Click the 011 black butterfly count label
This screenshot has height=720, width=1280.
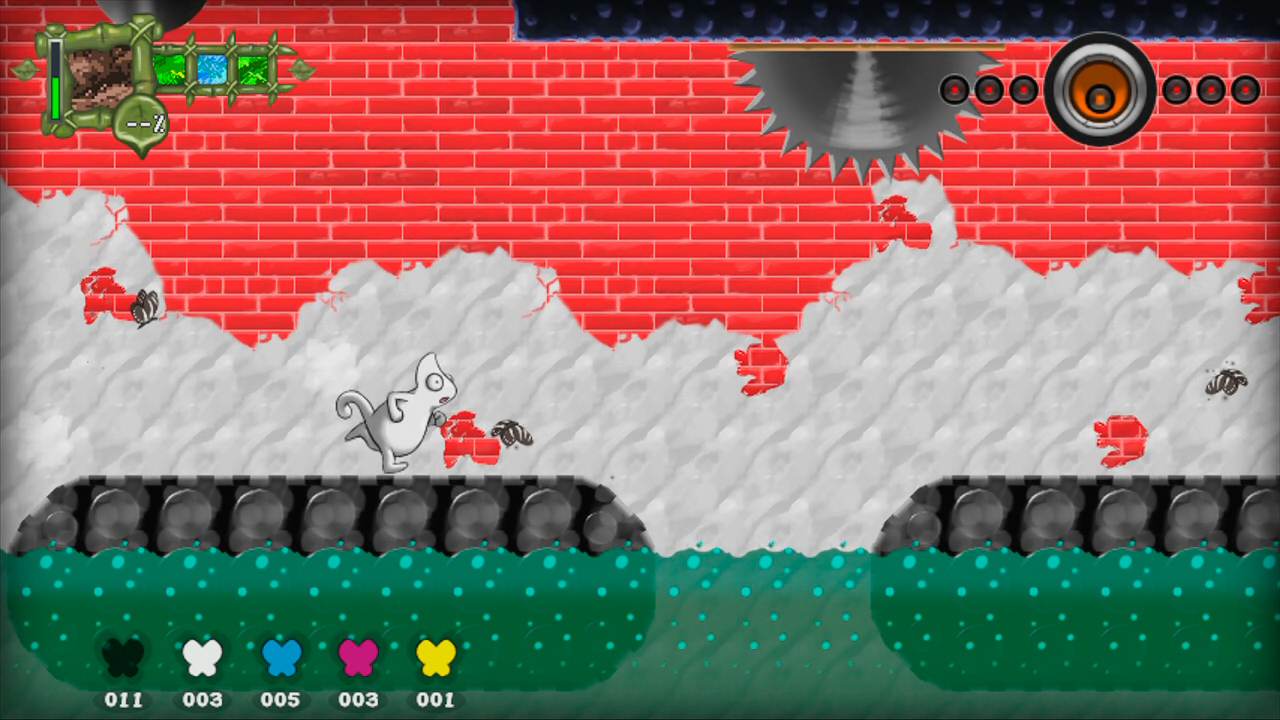pyautogui.click(x=125, y=700)
